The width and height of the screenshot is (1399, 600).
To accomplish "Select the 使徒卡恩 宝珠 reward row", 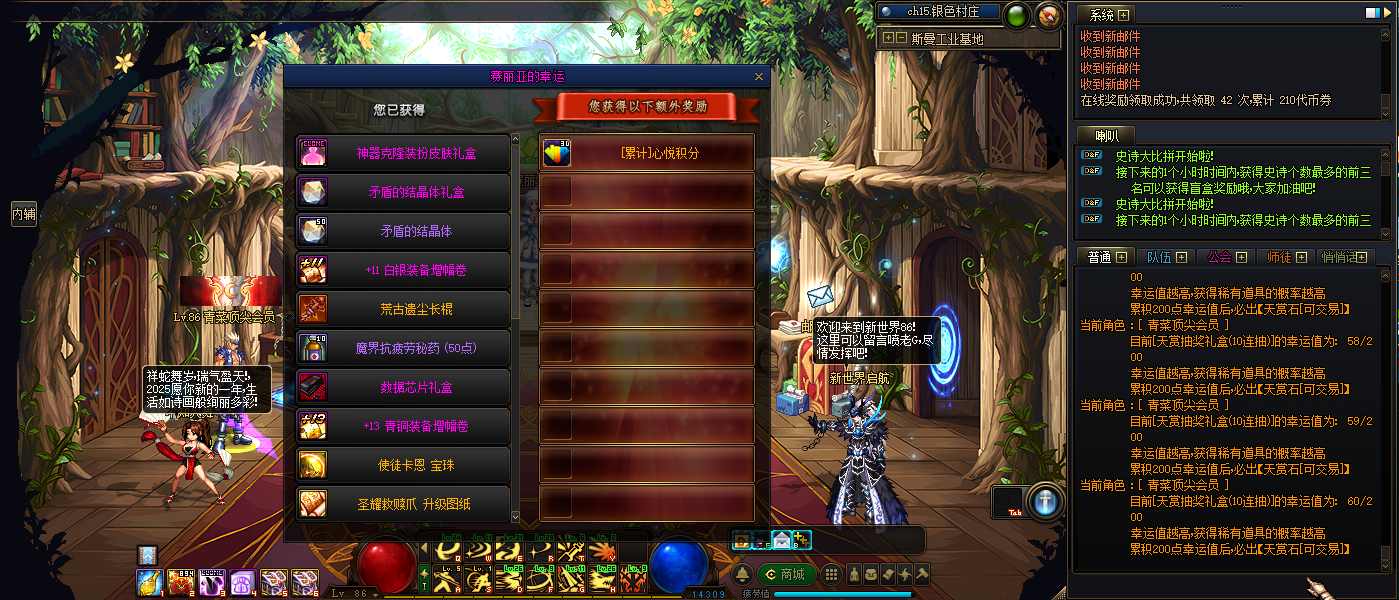I will (x=403, y=465).
